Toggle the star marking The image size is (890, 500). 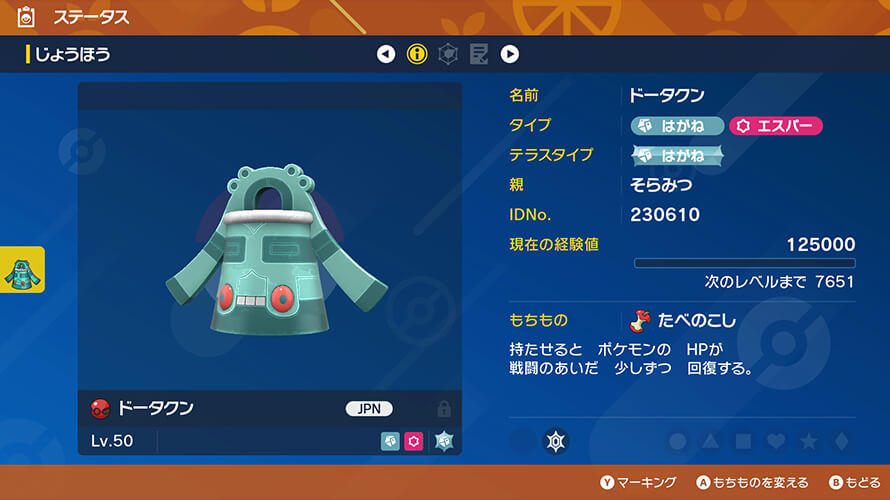click(x=809, y=440)
